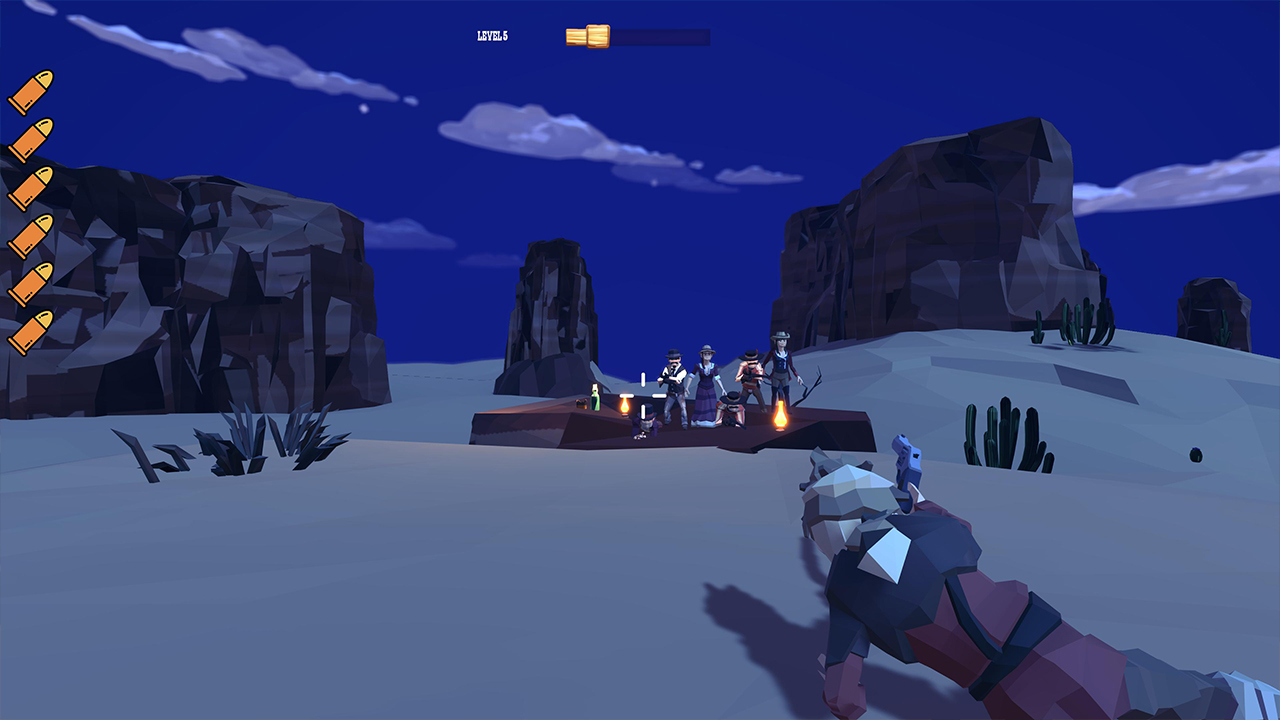Click the crouching bandit in the top hat
Image resolution: width=1280 pixels, height=720 pixels.
(646, 422)
